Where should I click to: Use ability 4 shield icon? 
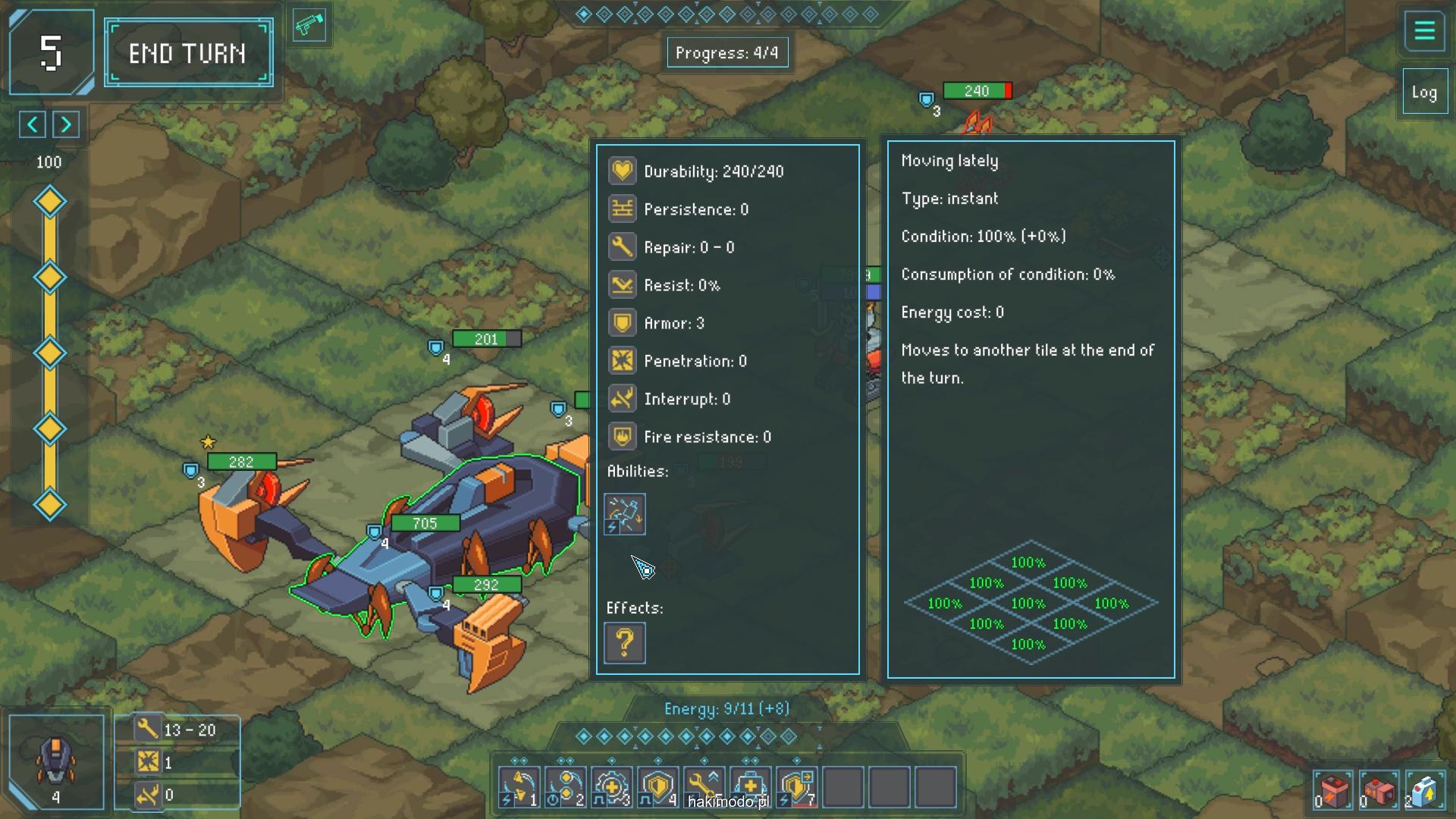click(658, 787)
